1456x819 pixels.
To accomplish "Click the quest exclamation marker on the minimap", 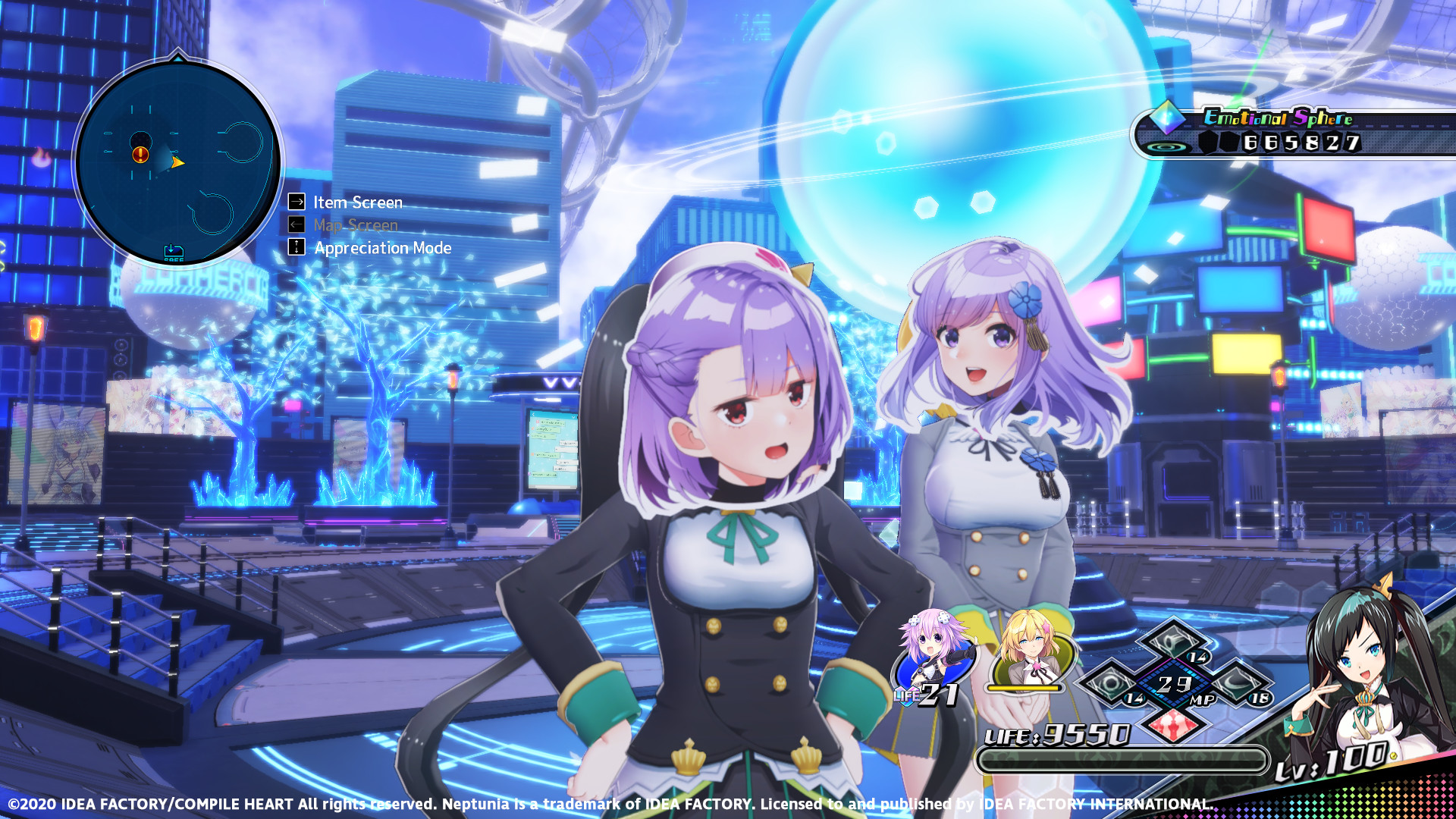I will [x=139, y=155].
